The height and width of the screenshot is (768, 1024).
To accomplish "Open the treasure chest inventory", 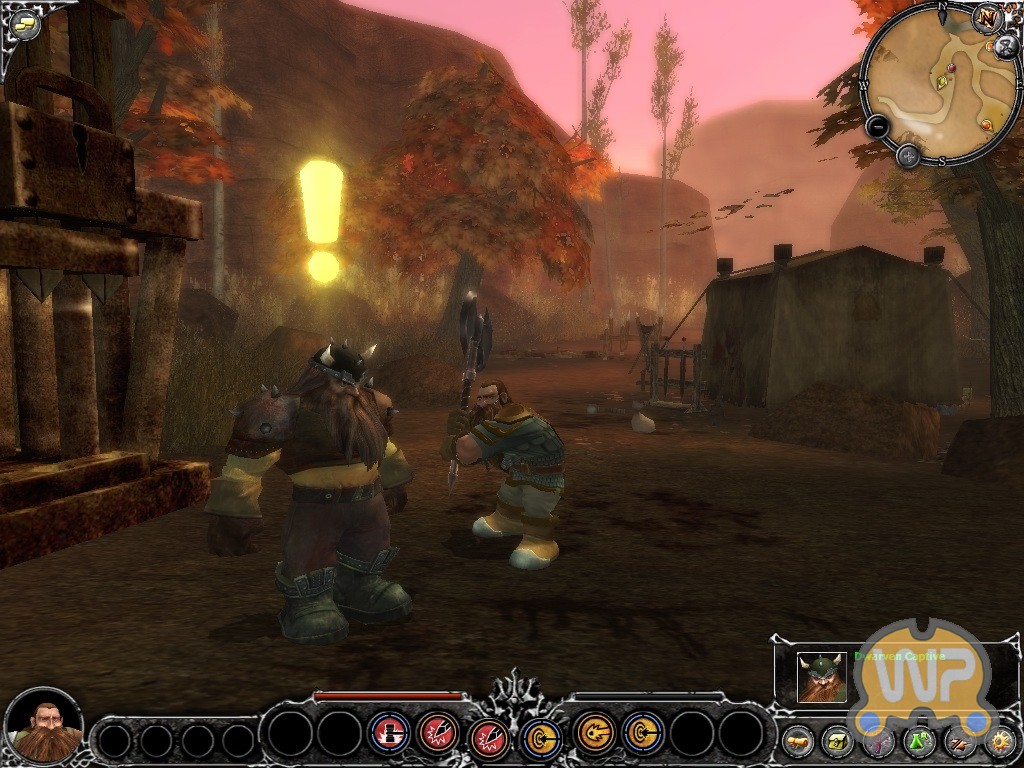I will 837,741.
